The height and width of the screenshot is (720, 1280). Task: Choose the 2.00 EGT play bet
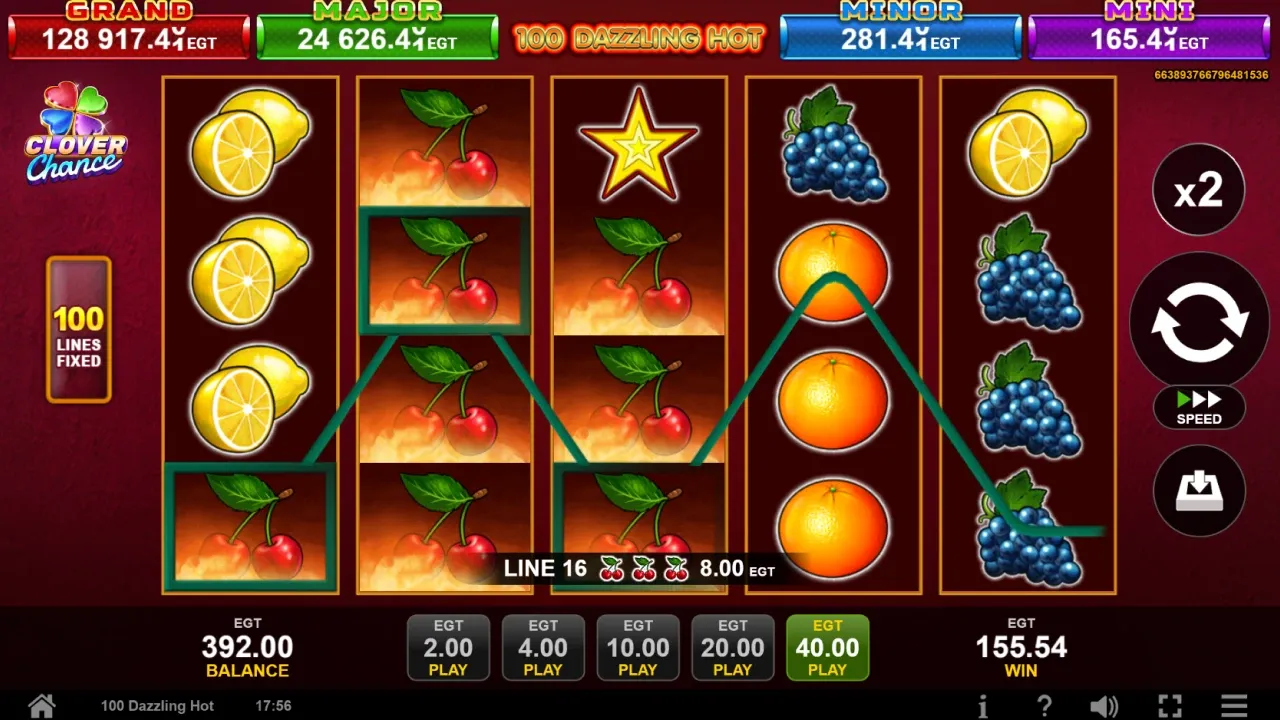448,647
